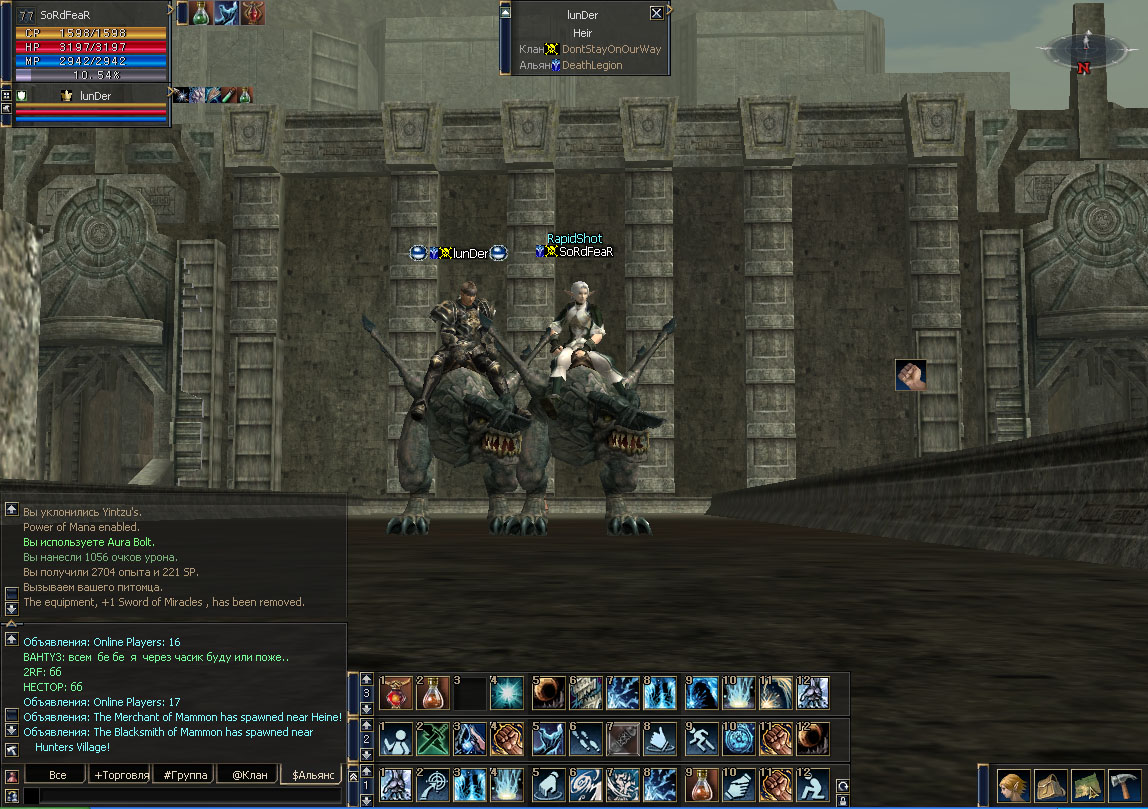Close the IunDer target window

coord(656,13)
